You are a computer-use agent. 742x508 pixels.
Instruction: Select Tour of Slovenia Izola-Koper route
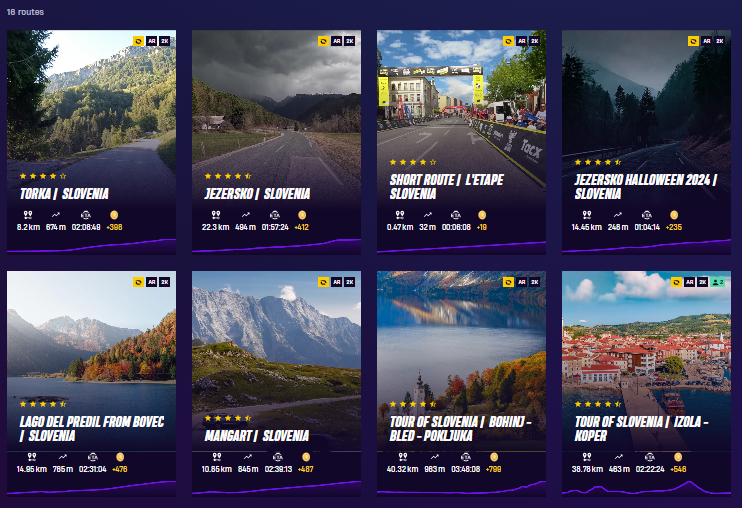click(646, 380)
